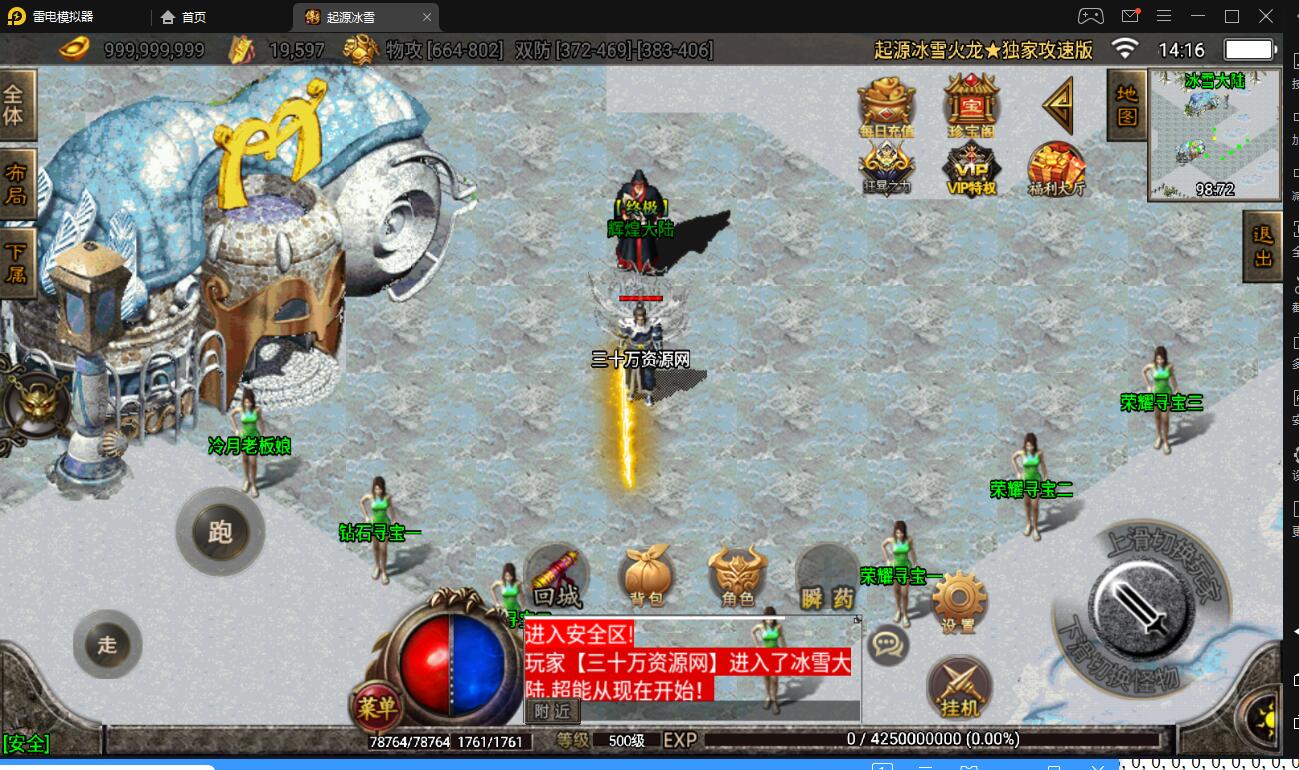The image size is (1299, 770).
Task: Tap 回城 to return to town
Action: (x=557, y=573)
